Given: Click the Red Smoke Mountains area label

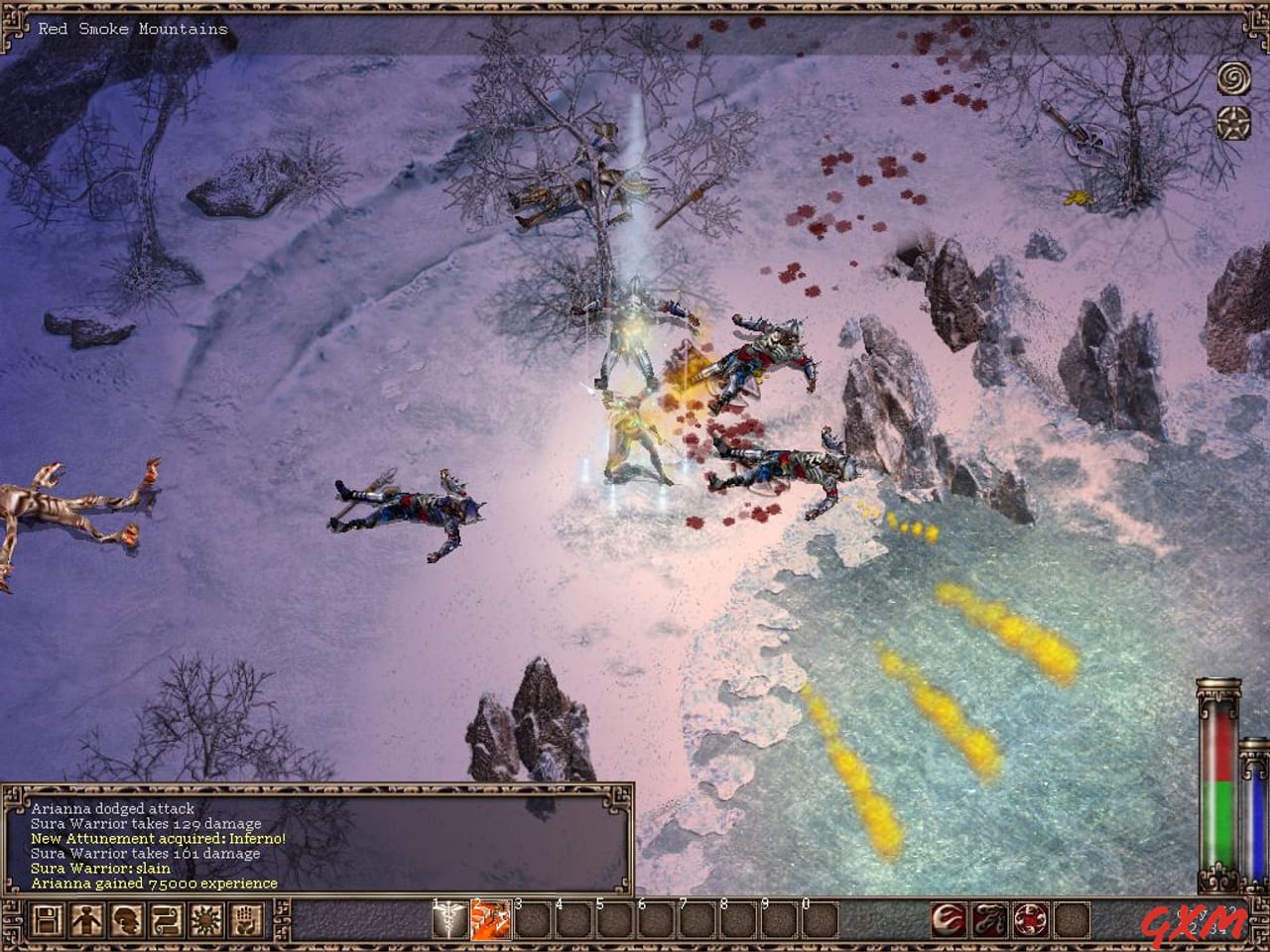Looking at the screenshot, I should [130, 29].
